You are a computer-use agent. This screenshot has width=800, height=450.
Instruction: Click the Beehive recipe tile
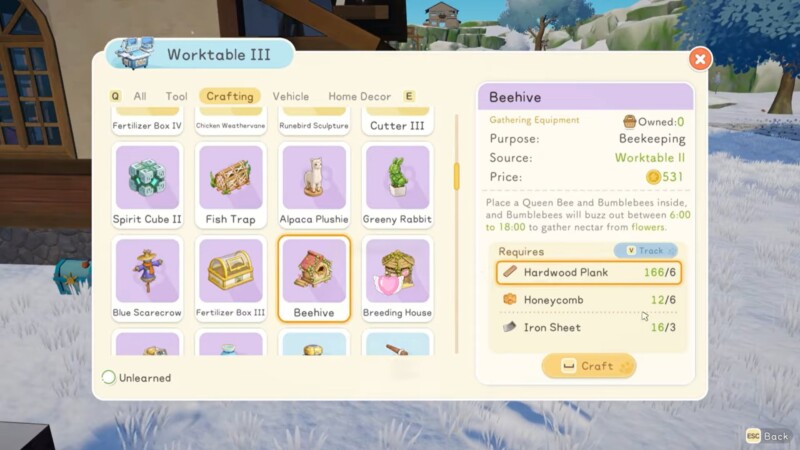pos(314,279)
